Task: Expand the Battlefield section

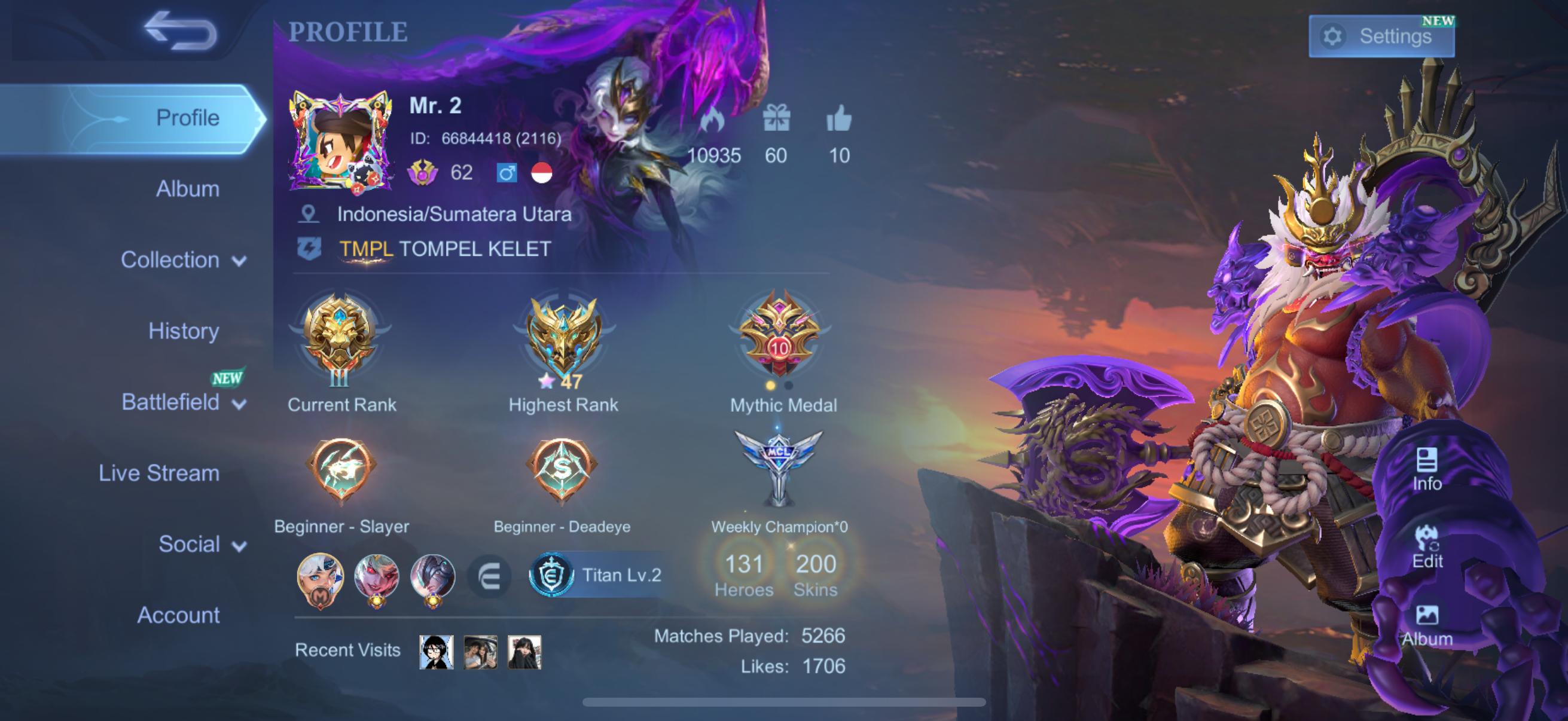Action: 182,402
